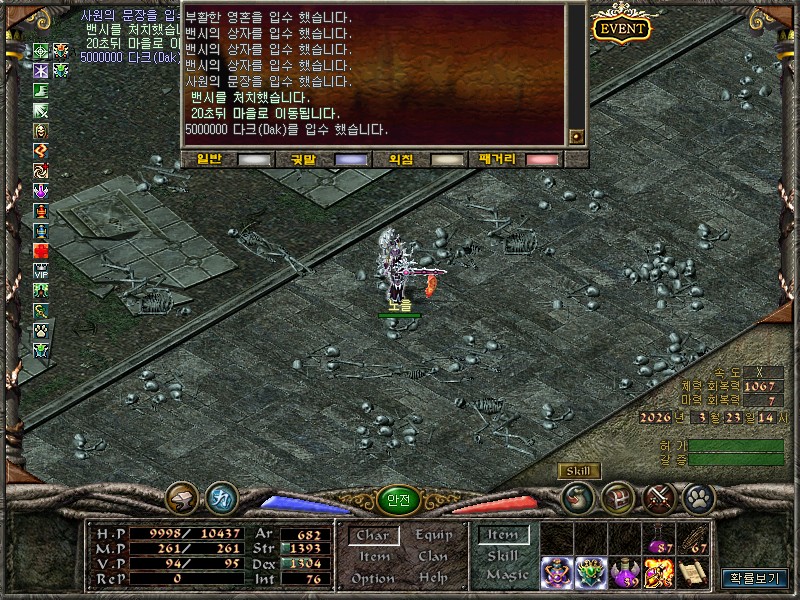Screen dimensions: 800x600
Task: Click the 확률보기 button
Action: pos(755,578)
